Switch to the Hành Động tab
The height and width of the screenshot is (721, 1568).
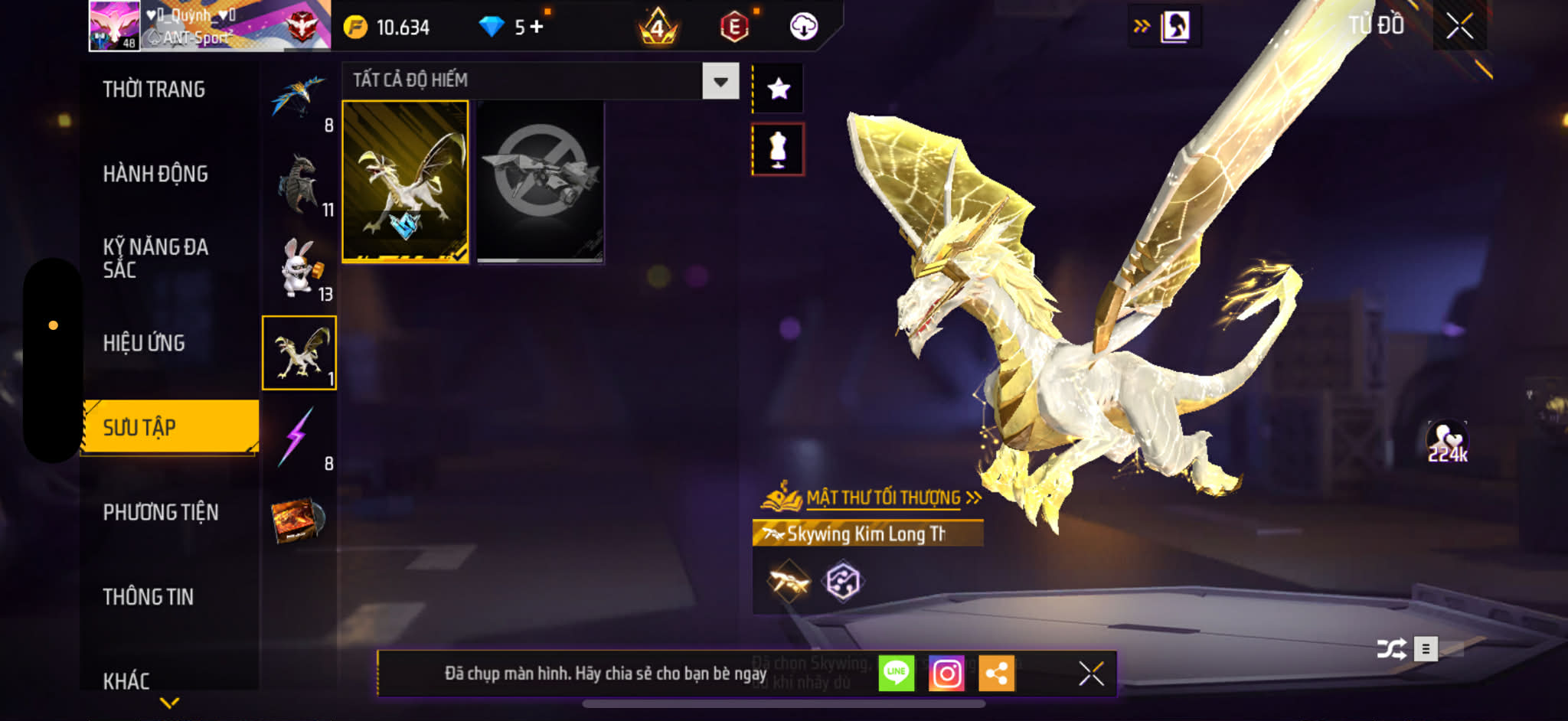(155, 174)
